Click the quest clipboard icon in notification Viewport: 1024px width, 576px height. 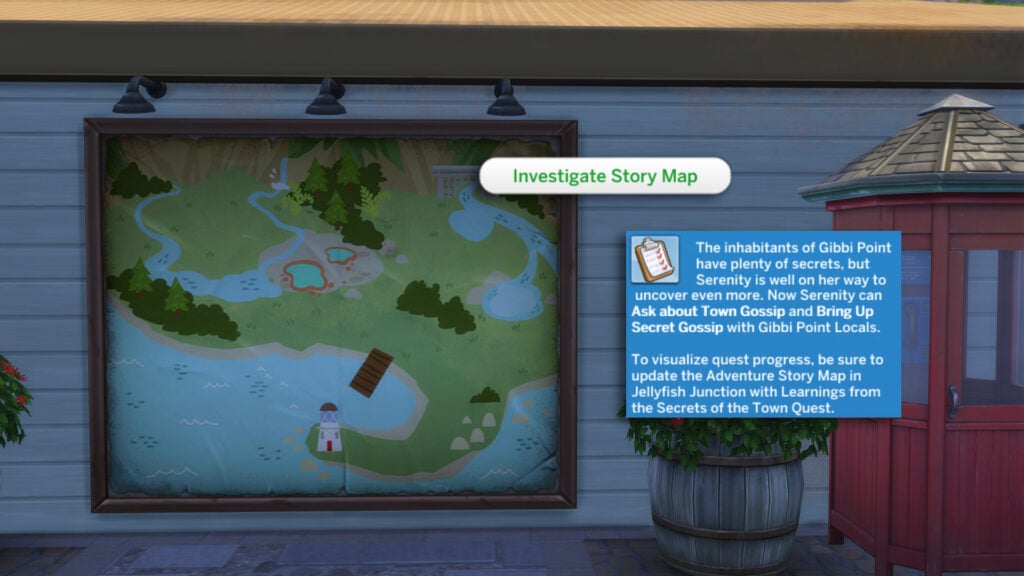(655, 260)
